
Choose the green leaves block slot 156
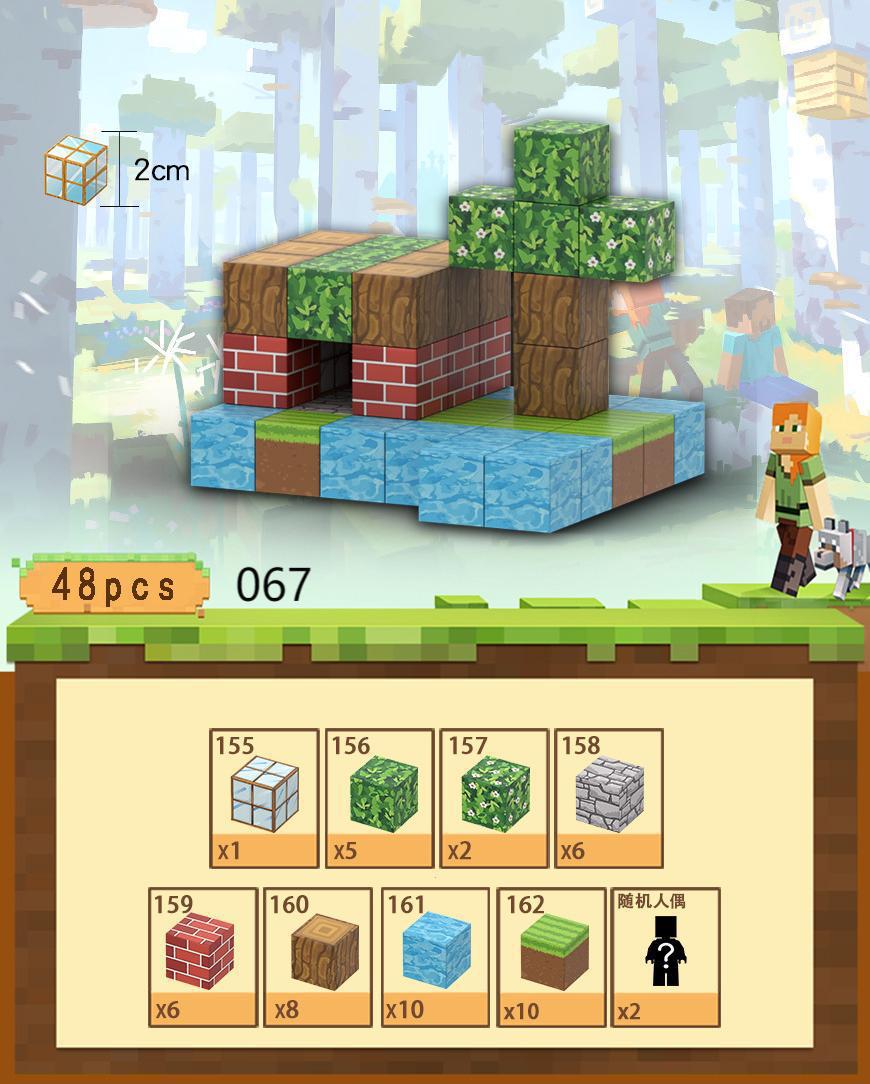pyautogui.click(x=380, y=797)
